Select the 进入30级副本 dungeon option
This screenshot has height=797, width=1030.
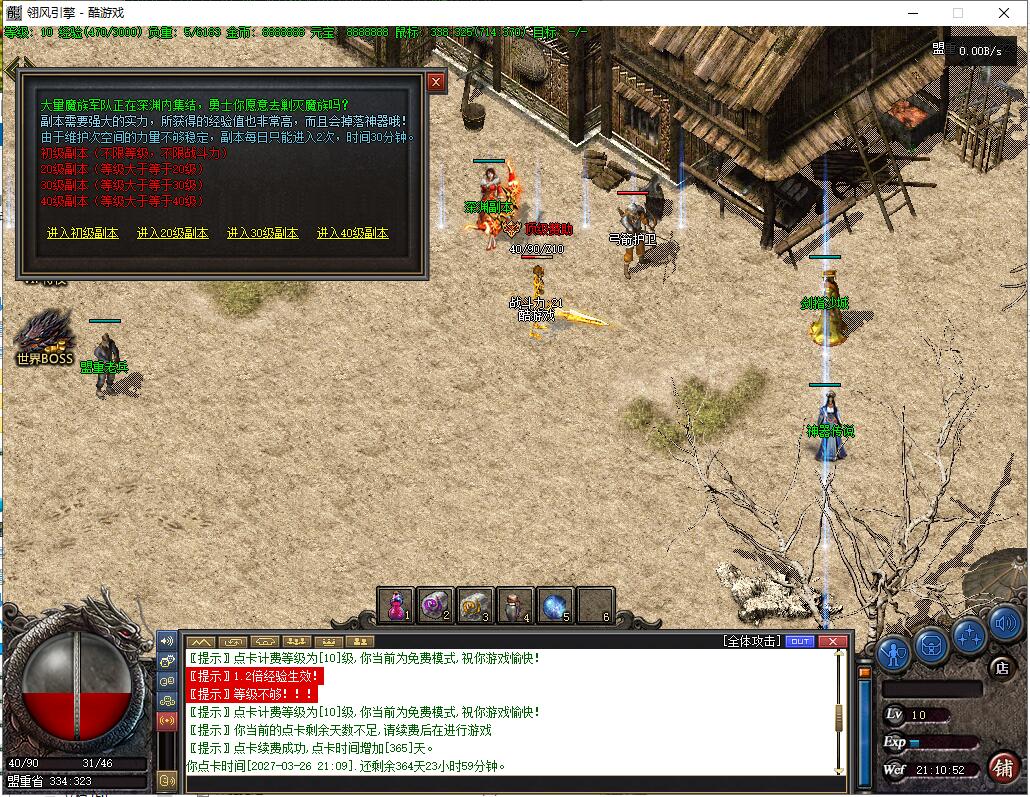(262, 233)
